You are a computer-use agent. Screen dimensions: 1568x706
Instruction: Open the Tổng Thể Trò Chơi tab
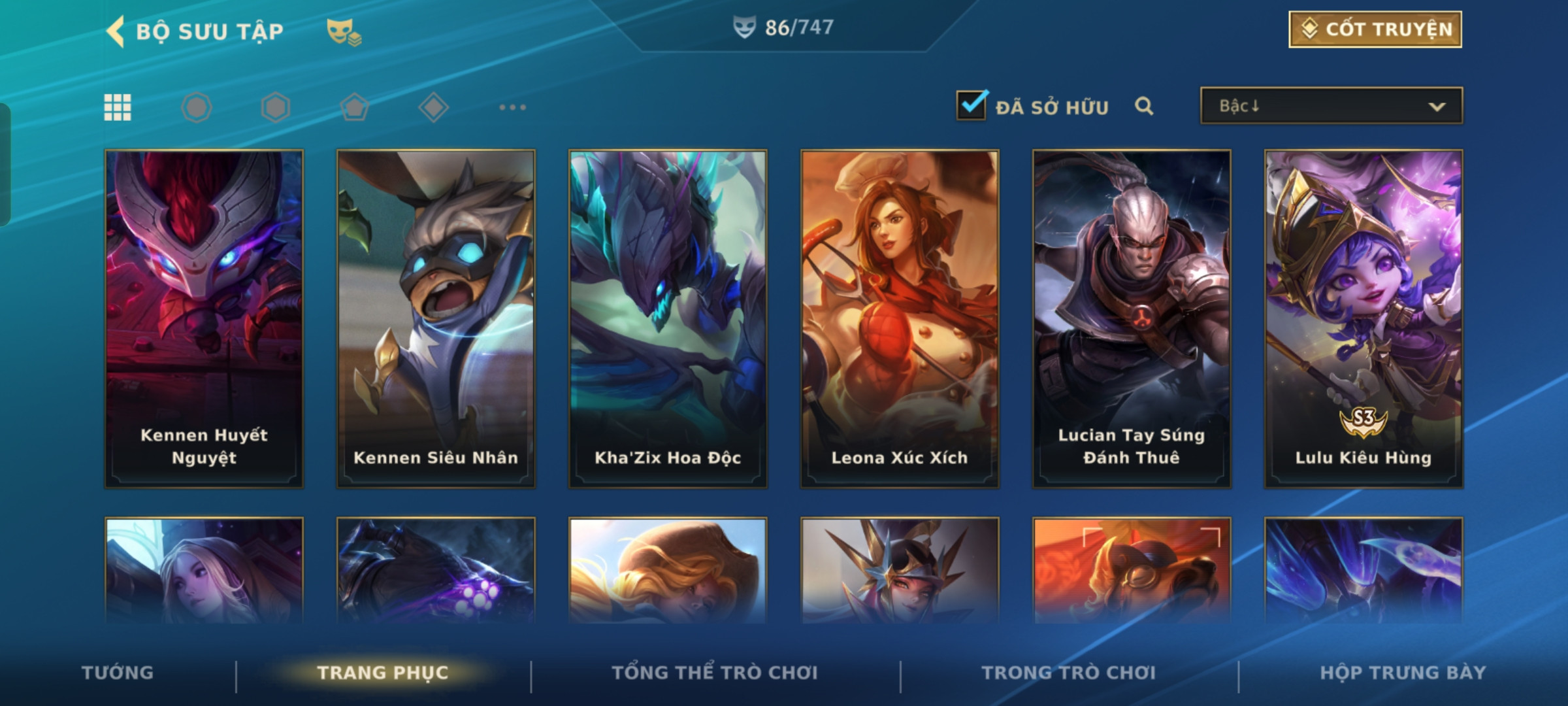click(715, 673)
